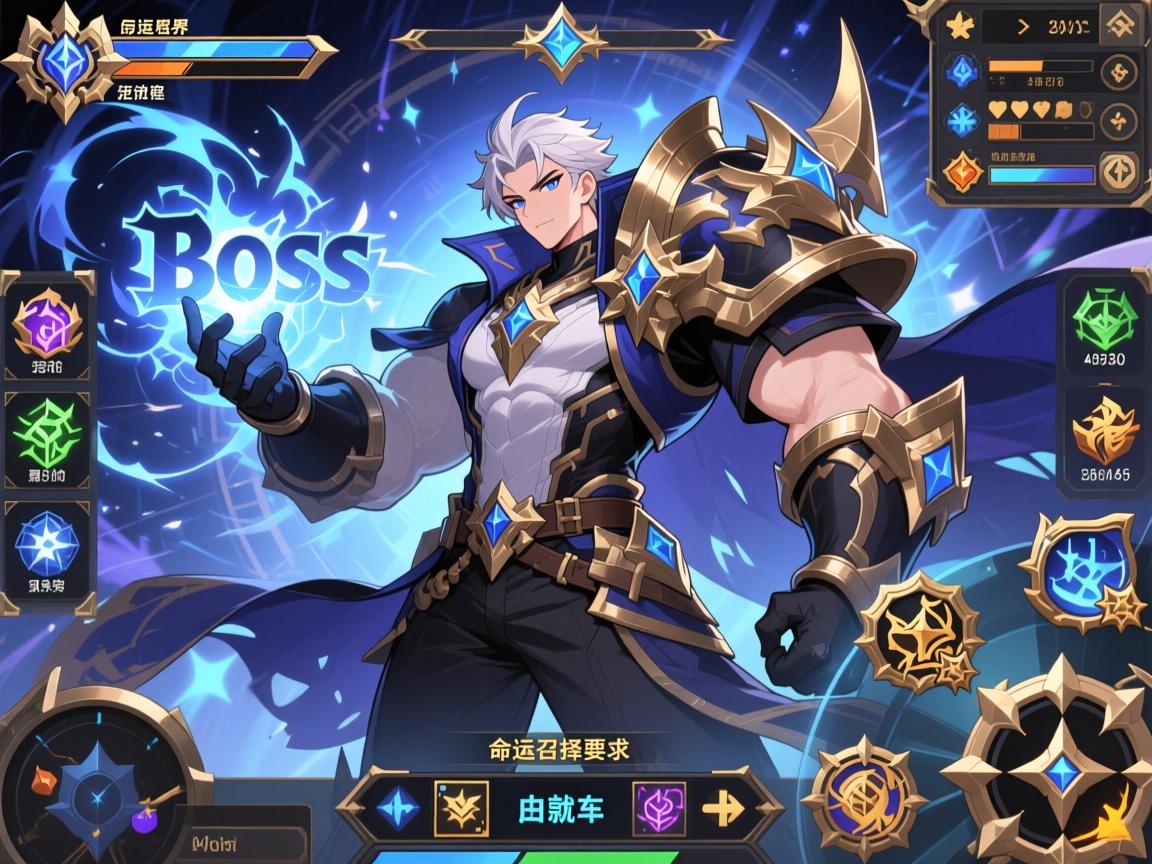Open the circular compass minimap
The height and width of the screenshot is (864, 1152).
(x=100, y=783)
